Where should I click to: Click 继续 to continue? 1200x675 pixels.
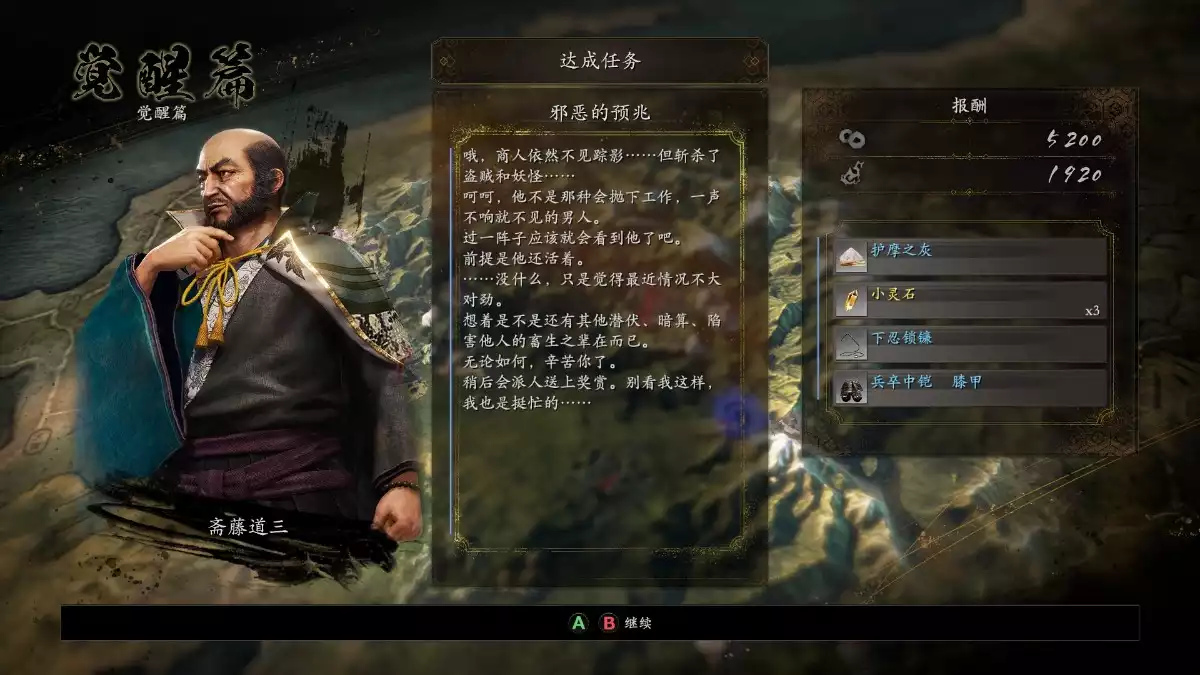pos(639,623)
